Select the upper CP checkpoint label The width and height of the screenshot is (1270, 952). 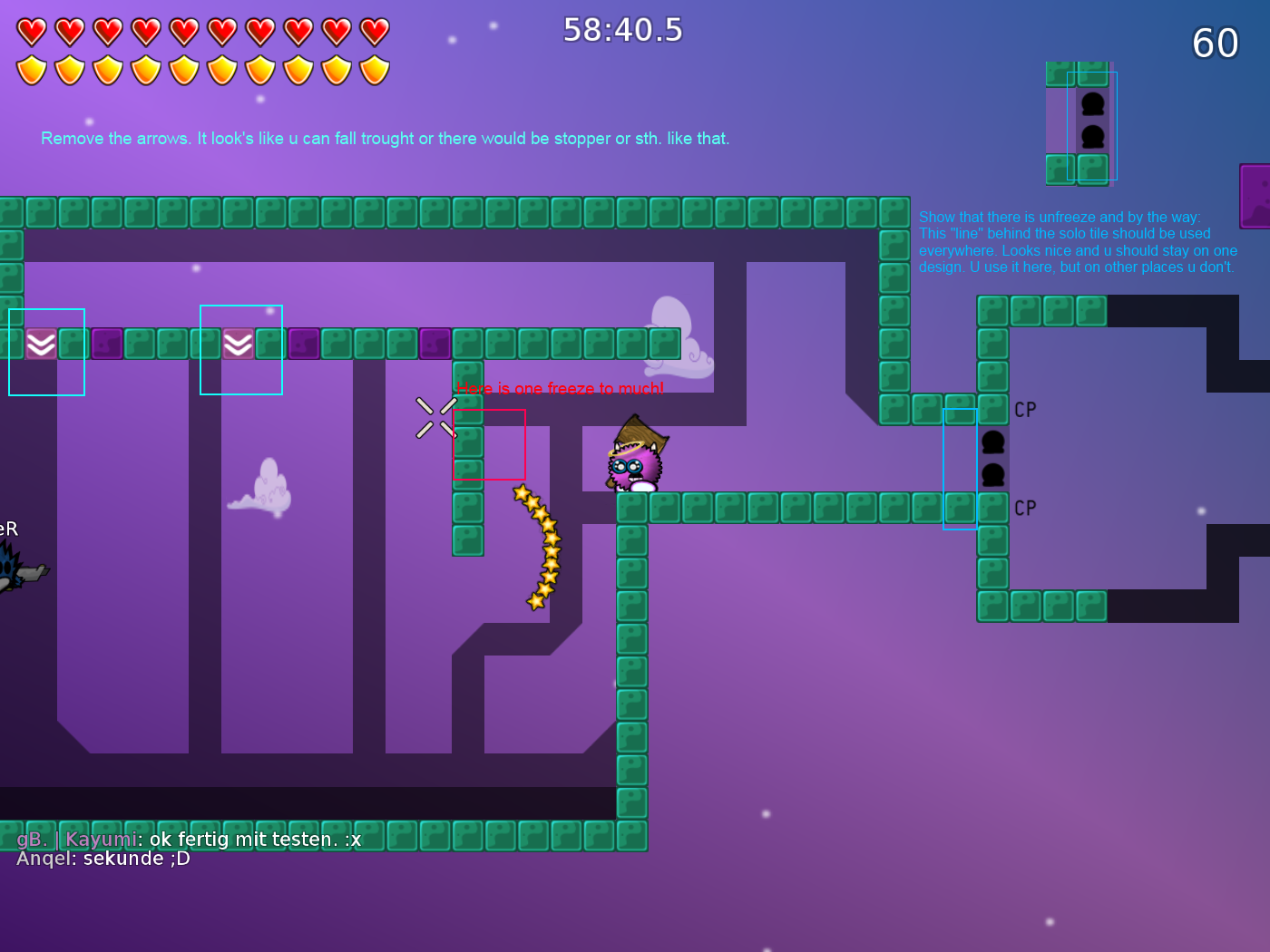pos(1026,409)
